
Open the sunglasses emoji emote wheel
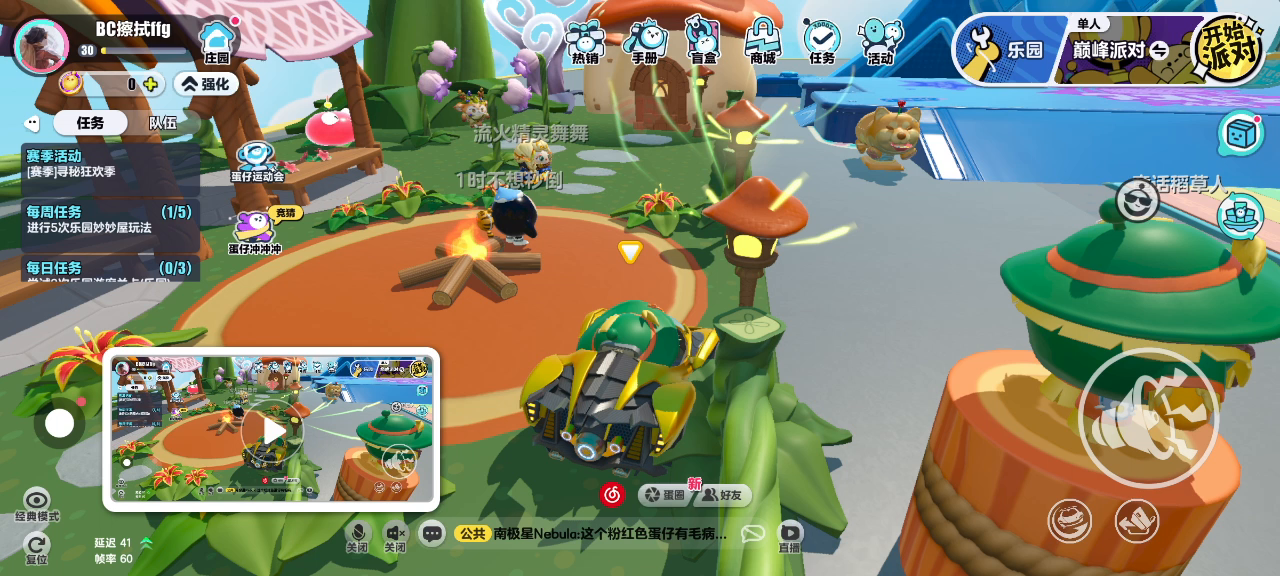pyautogui.click(x=1137, y=201)
